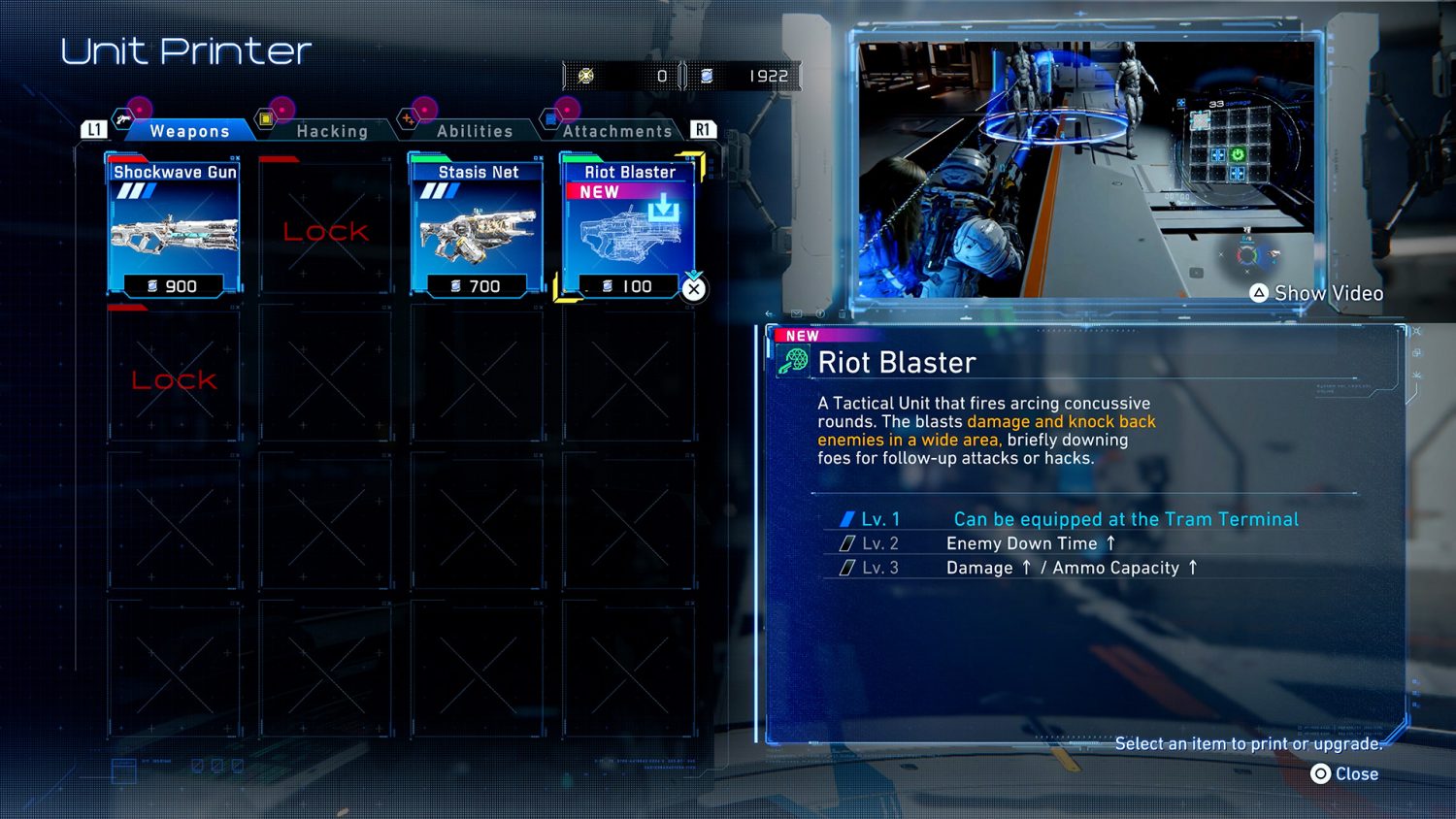Viewport: 1456px width, 819px height.
Task: Switch to the Weapons tab
Action: click(189, 131)
